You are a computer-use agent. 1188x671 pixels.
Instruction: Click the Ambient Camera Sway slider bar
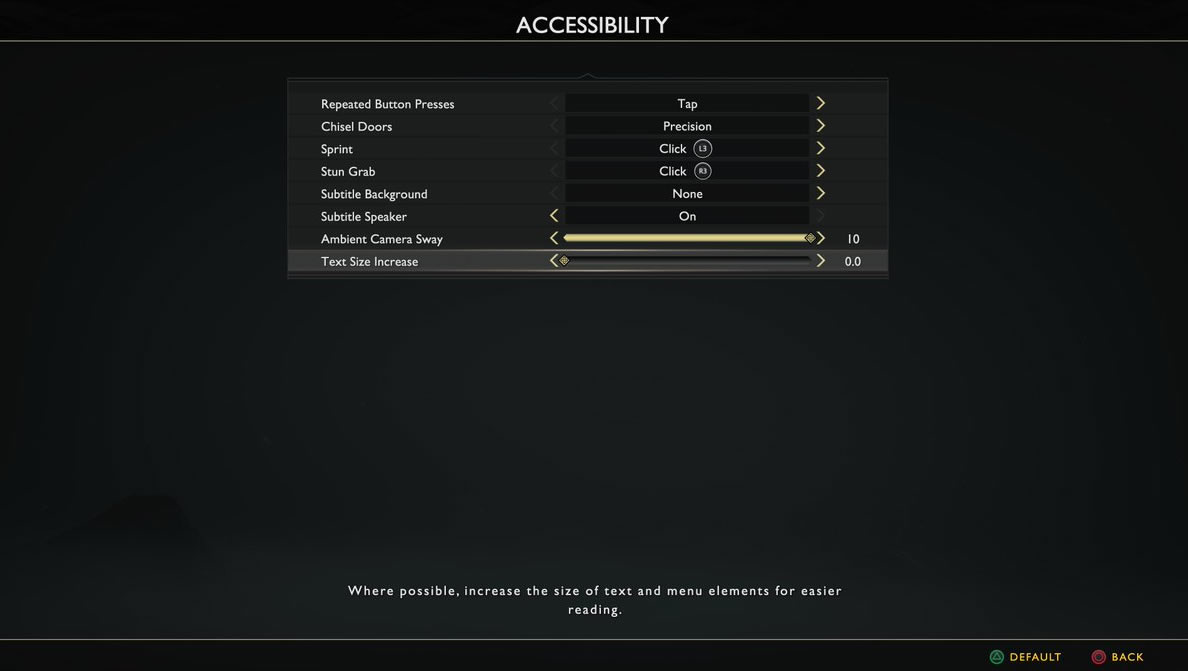[687, 239]
